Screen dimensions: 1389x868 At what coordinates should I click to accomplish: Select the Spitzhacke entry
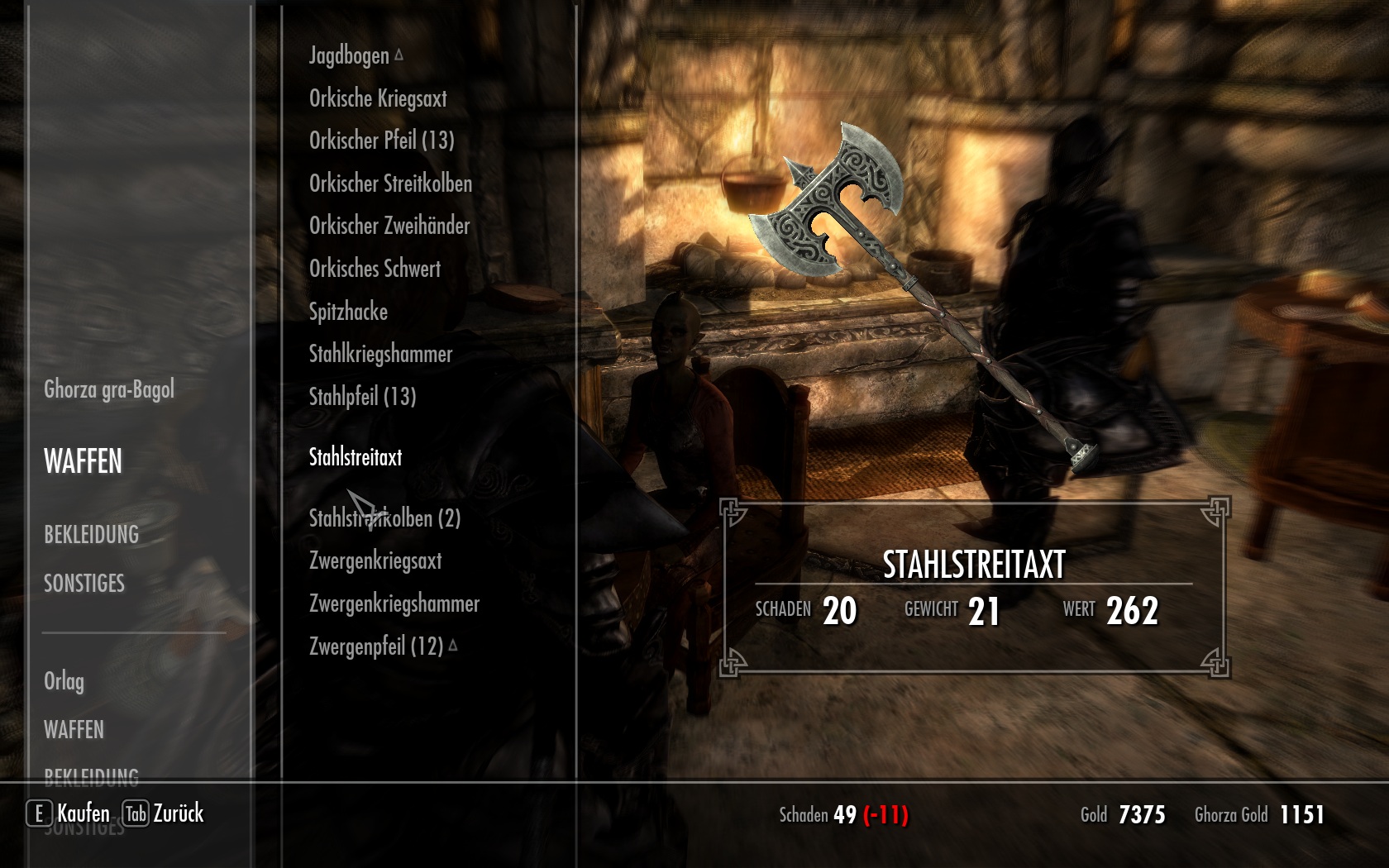pyautogui.click(x=348, y=312)
